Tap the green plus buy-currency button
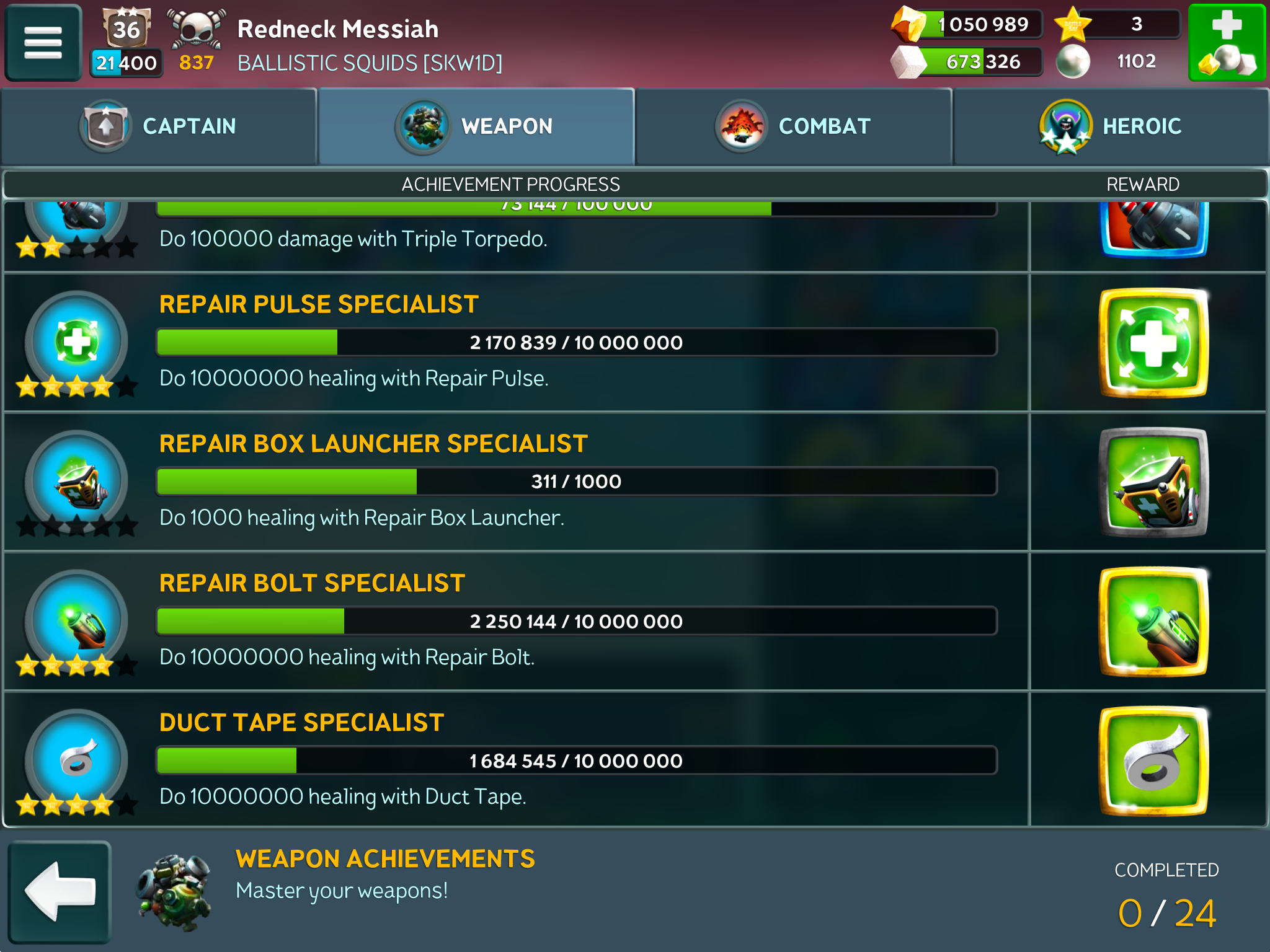The height and width of the screenshot is (952, 1270). click(x=1227, y=42)
